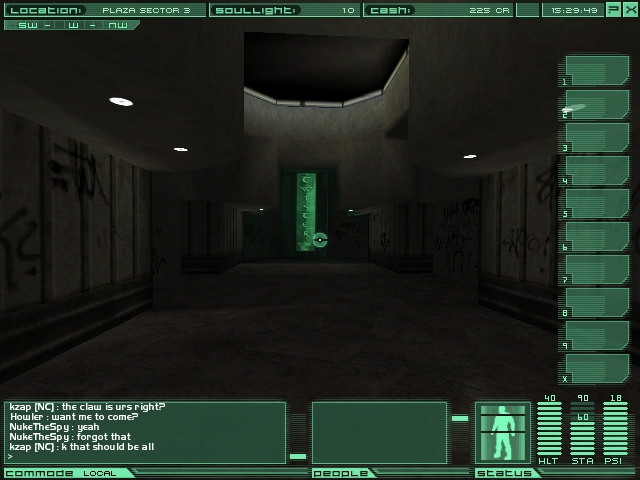Close the HUD with the X button
The image size is (640, 480).
629,10
